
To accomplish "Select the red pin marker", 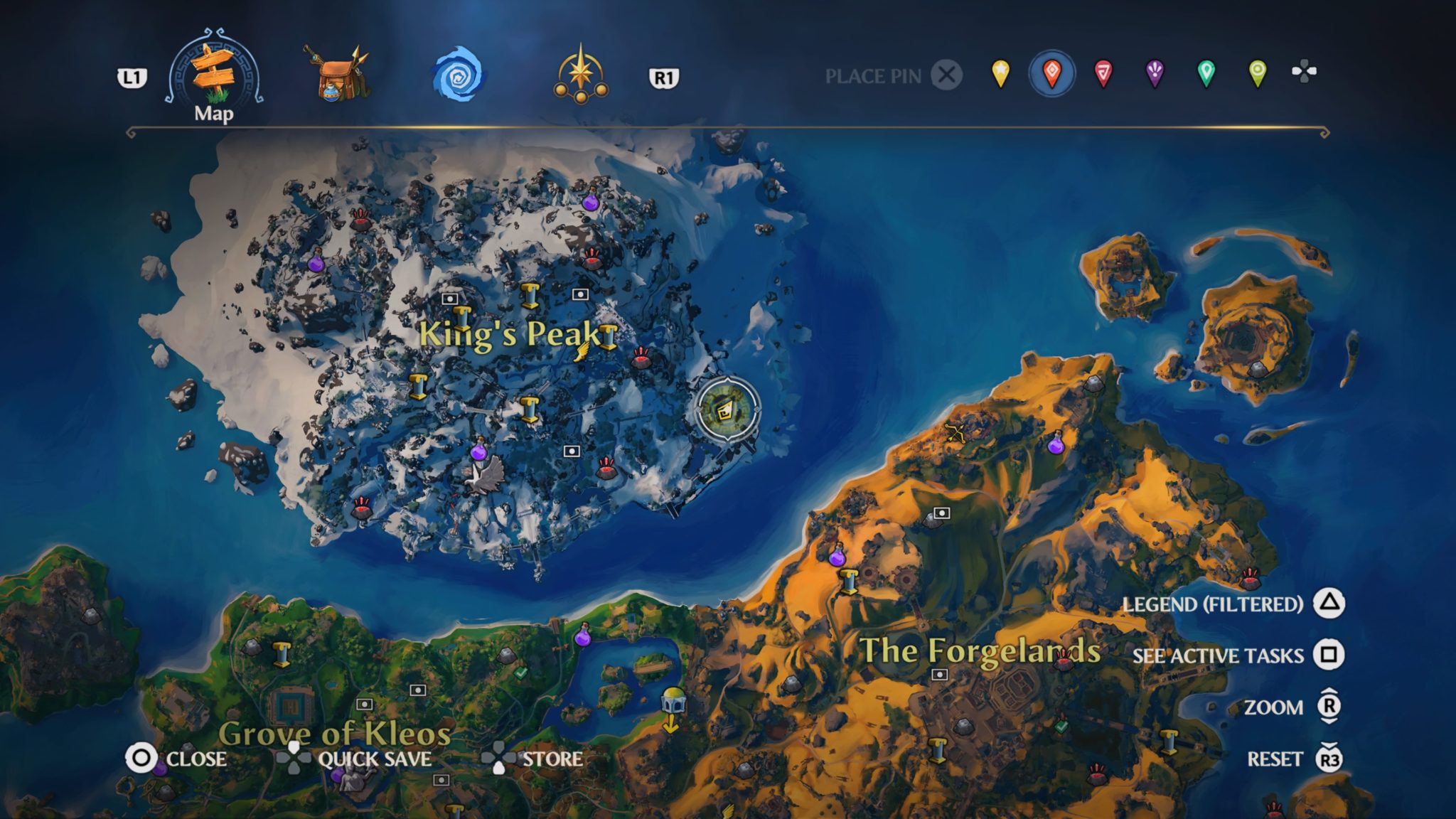I will pyautogui.click(x=1103, y=73).
